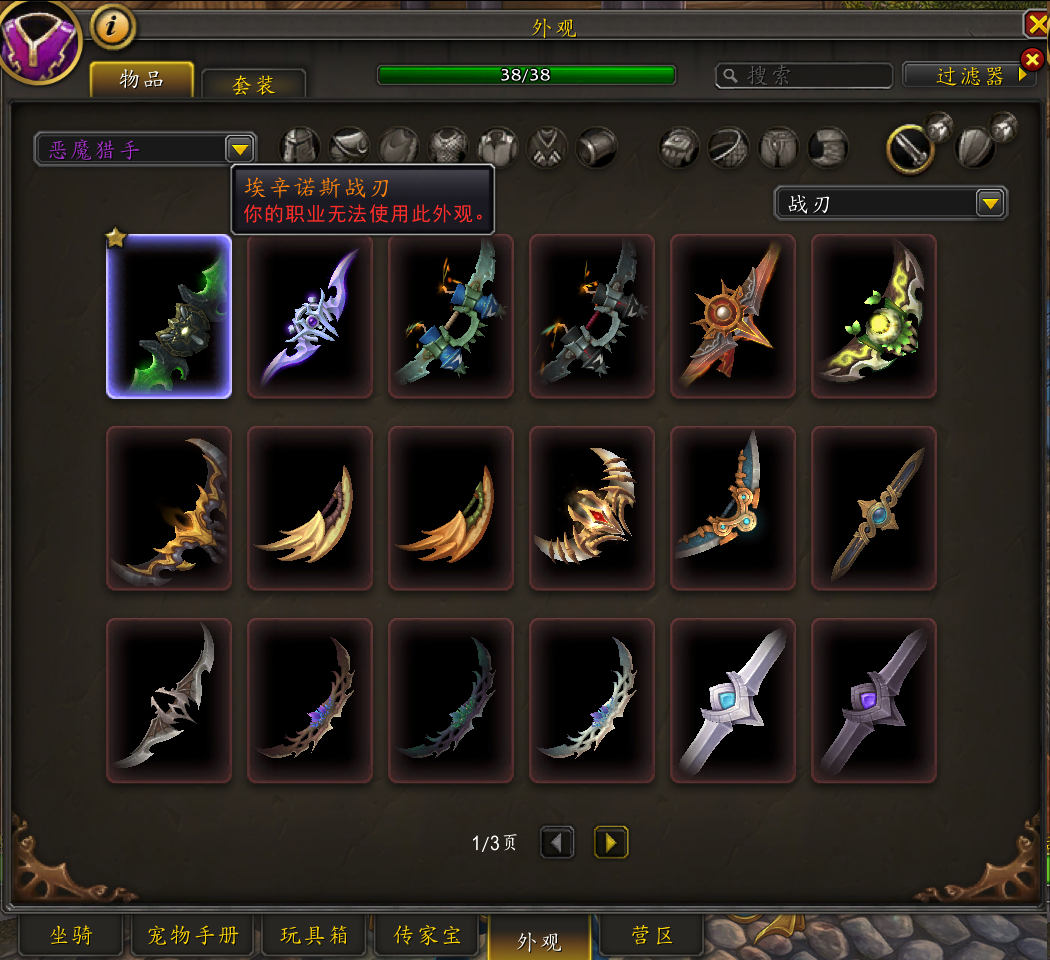1050x960 pixels.
Task: Go to the previous appearances page
Action: 558,842
